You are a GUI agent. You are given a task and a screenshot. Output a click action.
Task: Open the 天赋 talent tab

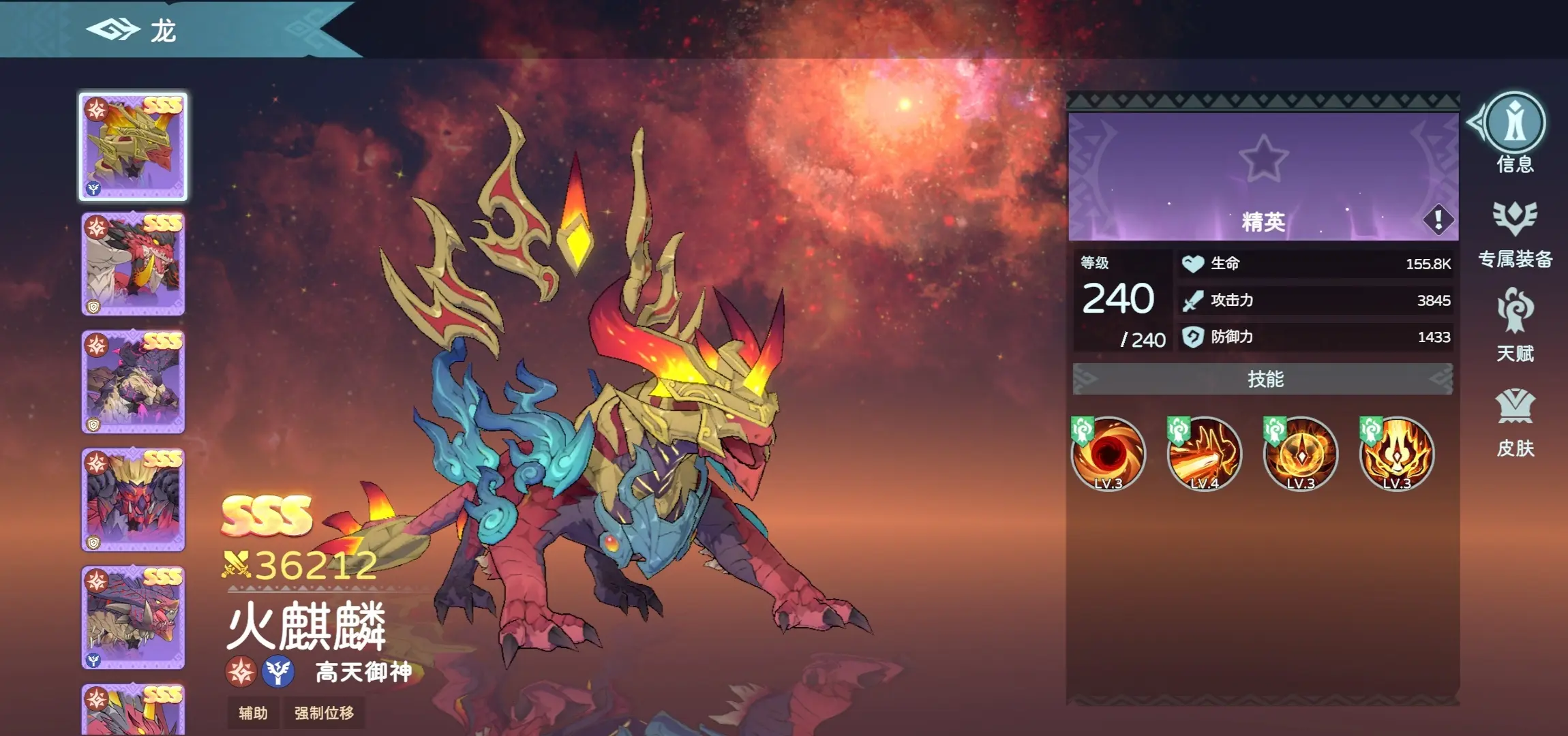1515,312
